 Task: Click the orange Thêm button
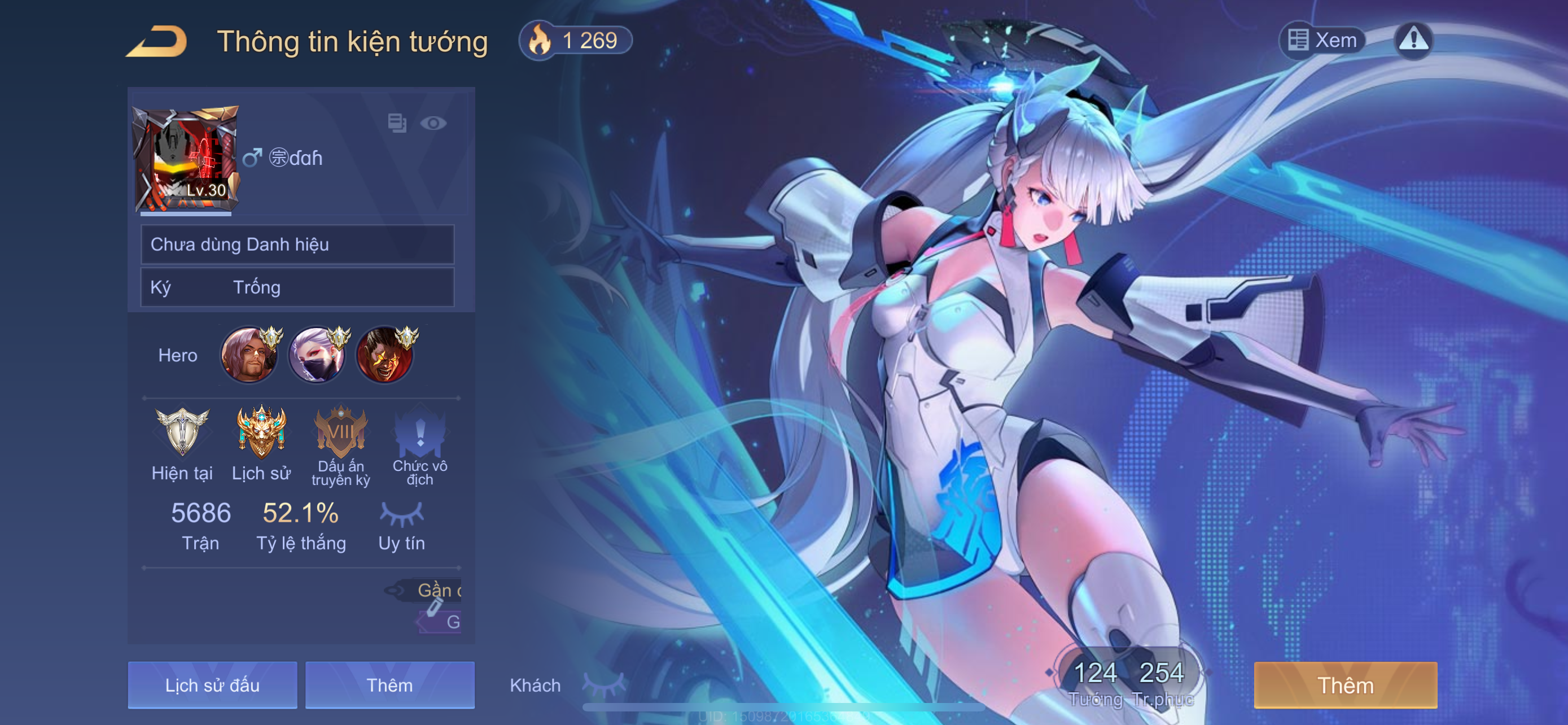(x=1345, y=685)
